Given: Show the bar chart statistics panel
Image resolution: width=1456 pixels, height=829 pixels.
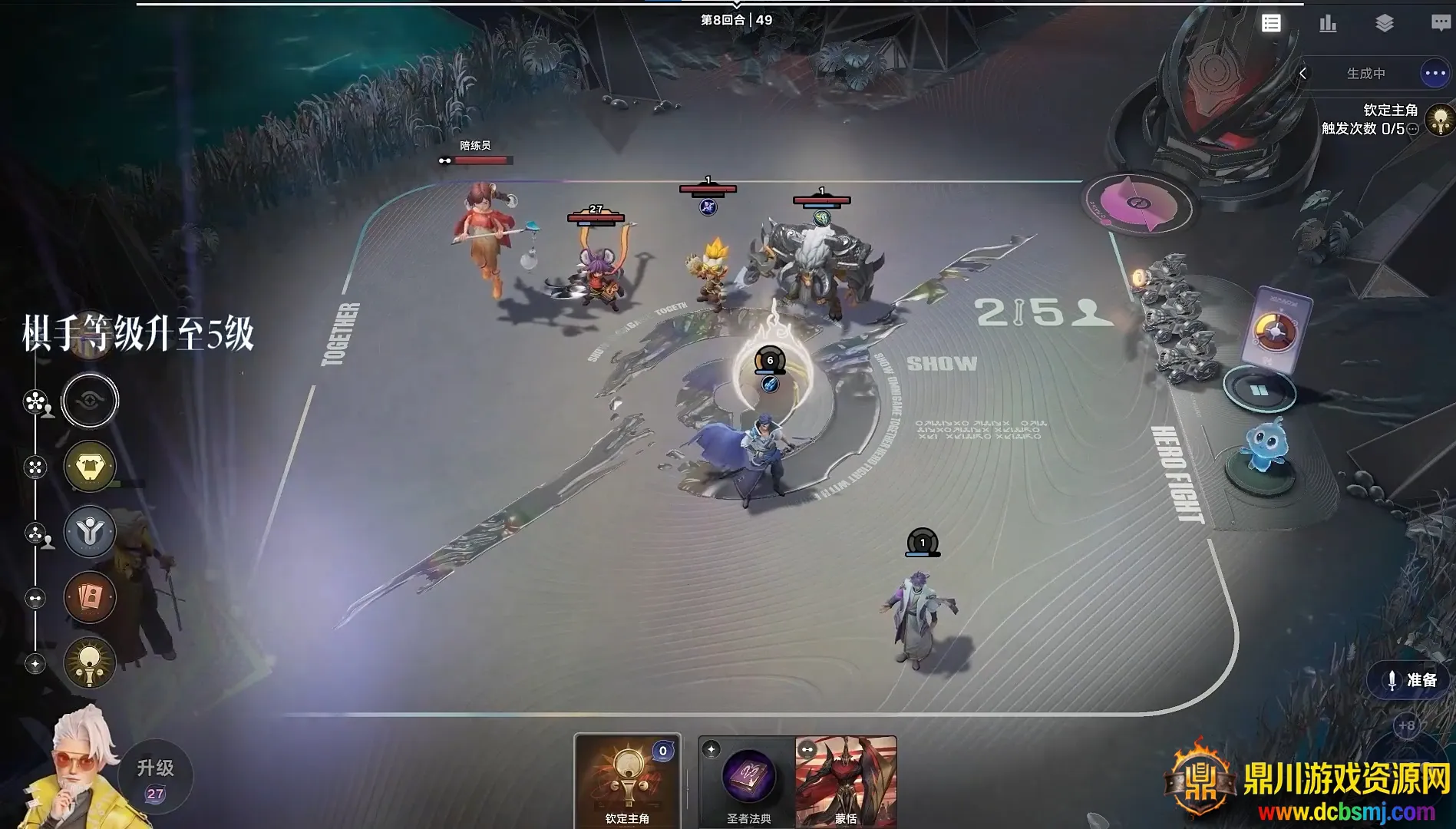Looking at the screenshot, I should pyautogui.click(x=1328, y=23).
